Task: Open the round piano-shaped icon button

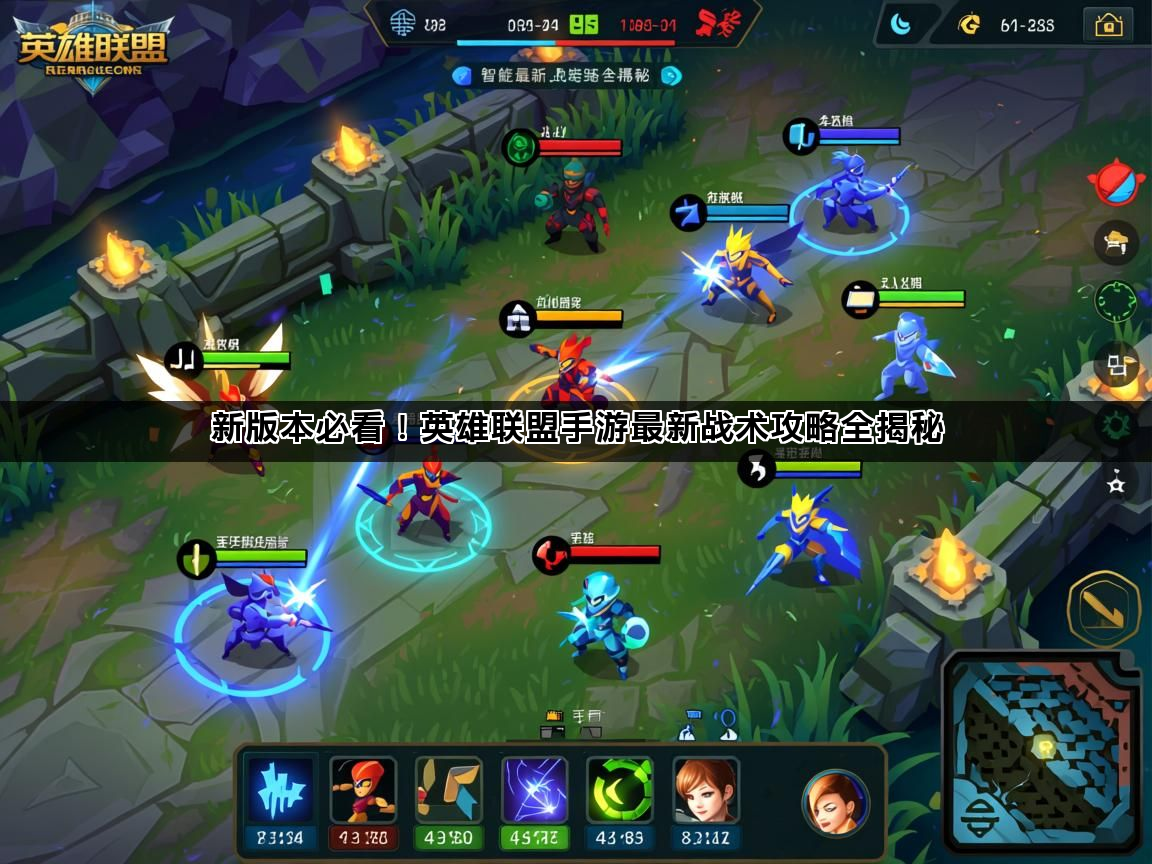Action: pos(1115,241)
